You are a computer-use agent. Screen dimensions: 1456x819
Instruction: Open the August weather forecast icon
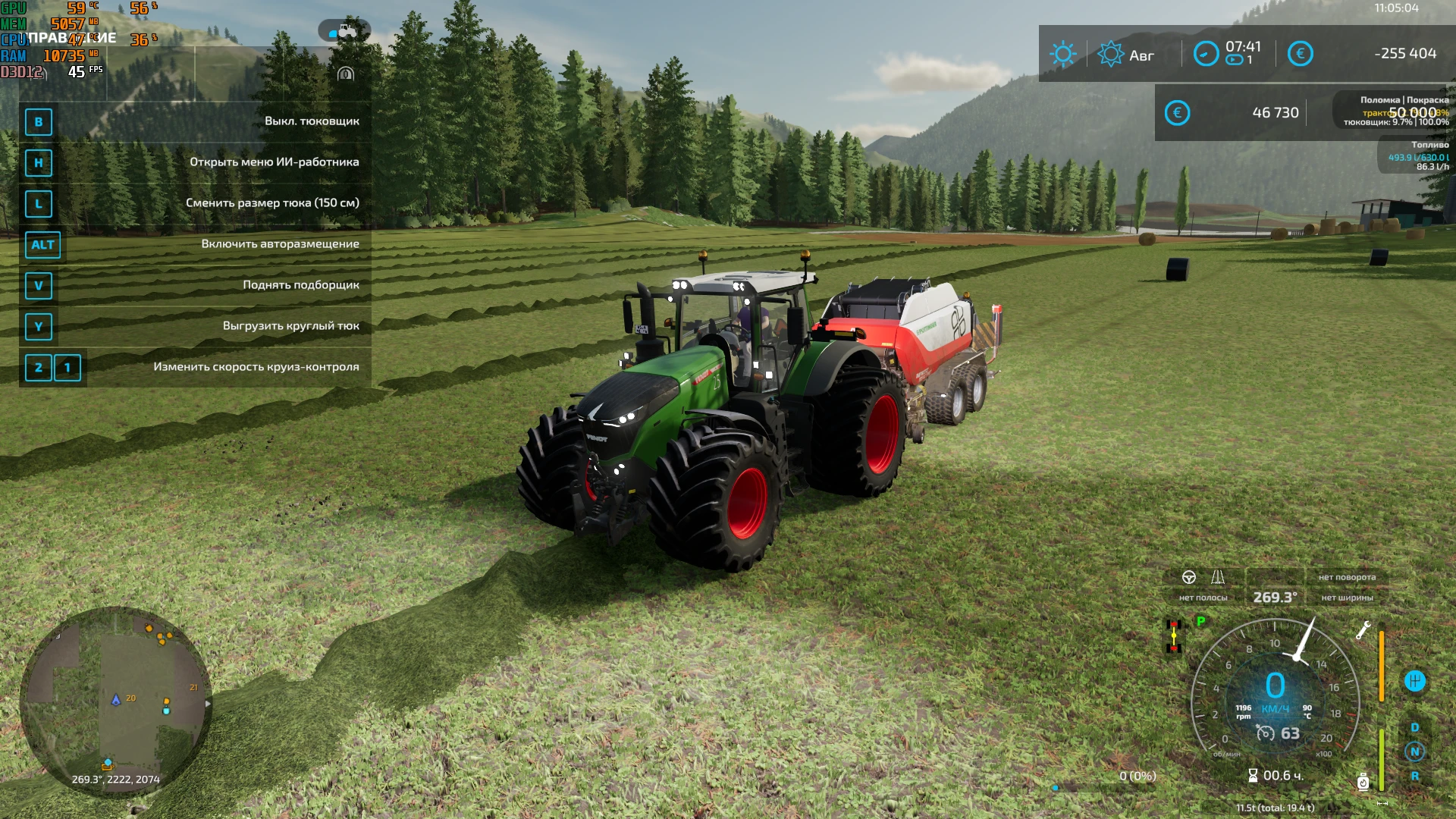pyautogui.click(x=1112, y=53)
